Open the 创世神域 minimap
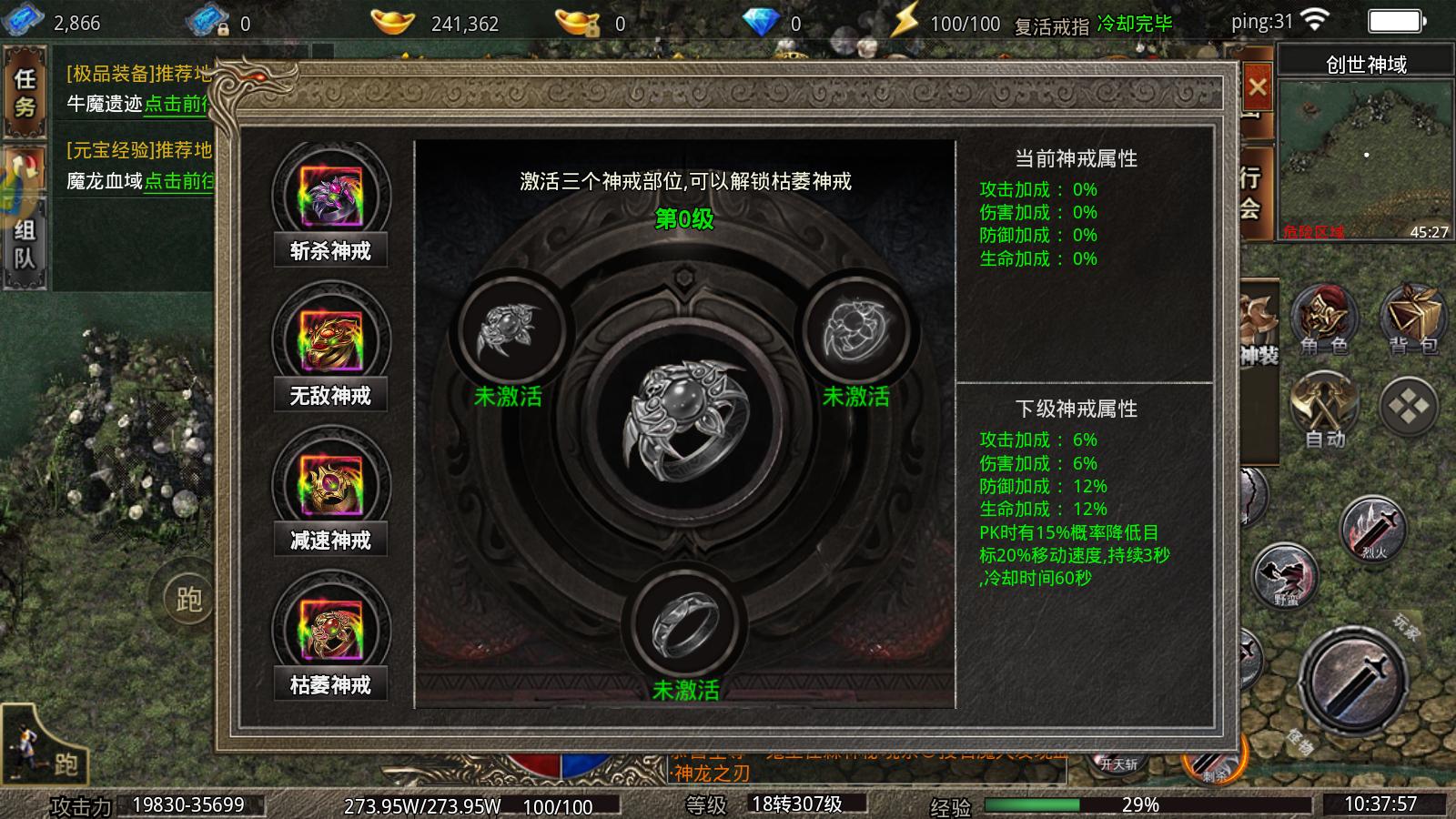The image size is (1456, 819). tap(1363, 146)
